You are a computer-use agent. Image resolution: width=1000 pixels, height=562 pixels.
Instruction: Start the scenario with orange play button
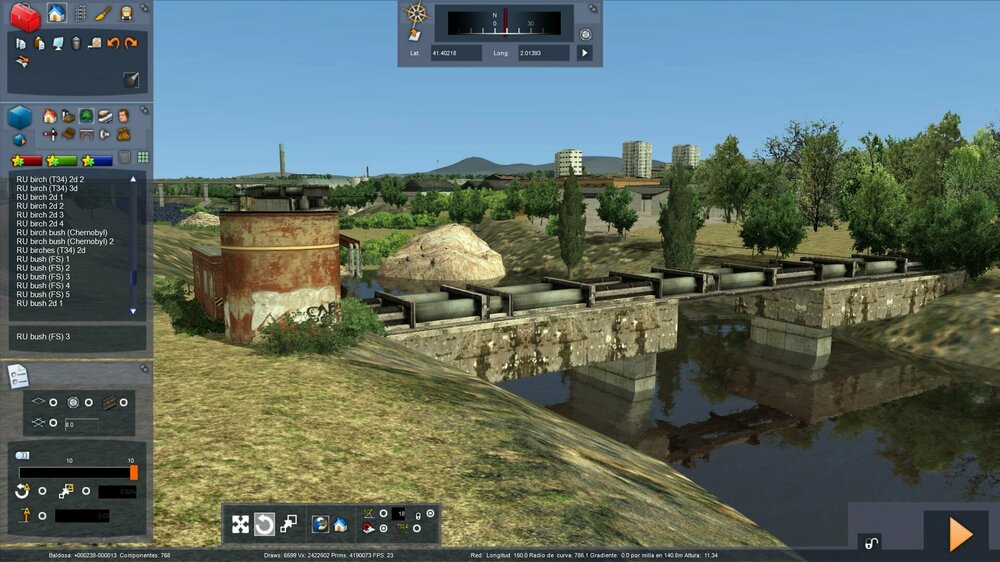(x=960, y=534)
